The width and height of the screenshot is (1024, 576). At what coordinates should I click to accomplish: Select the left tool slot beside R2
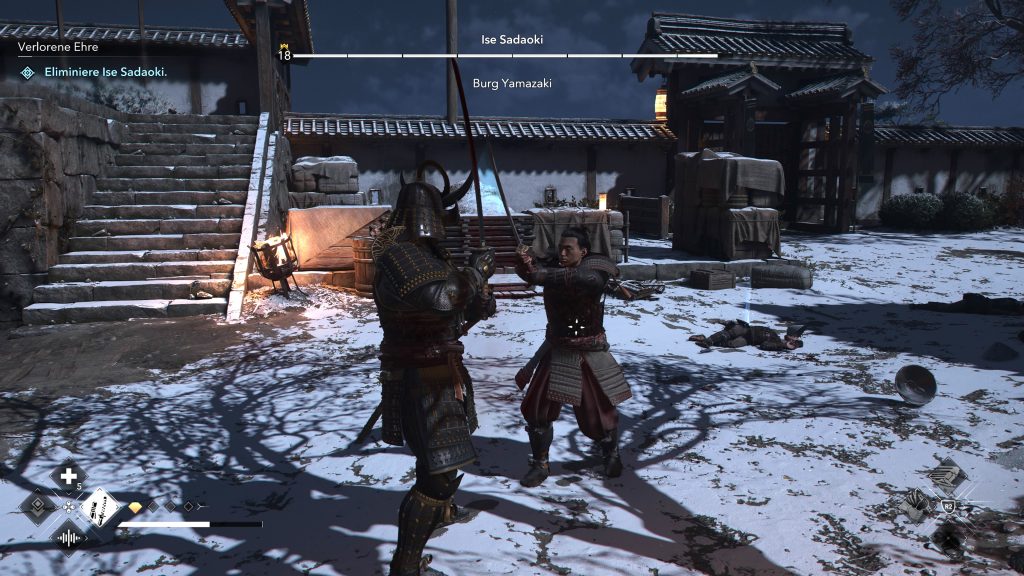[916, 506]
